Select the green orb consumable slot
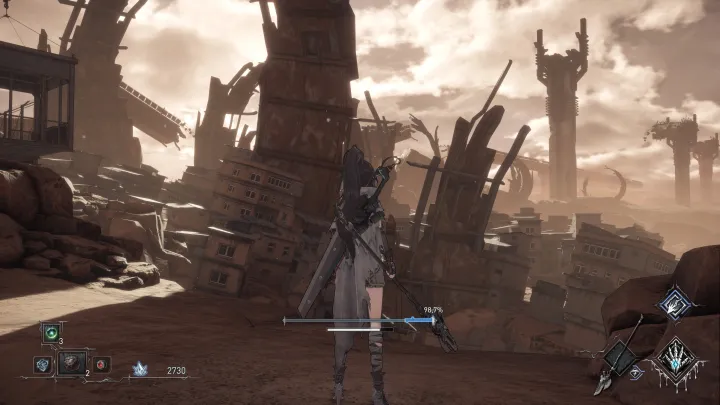The image size is (720, 405). coord(50,332)
